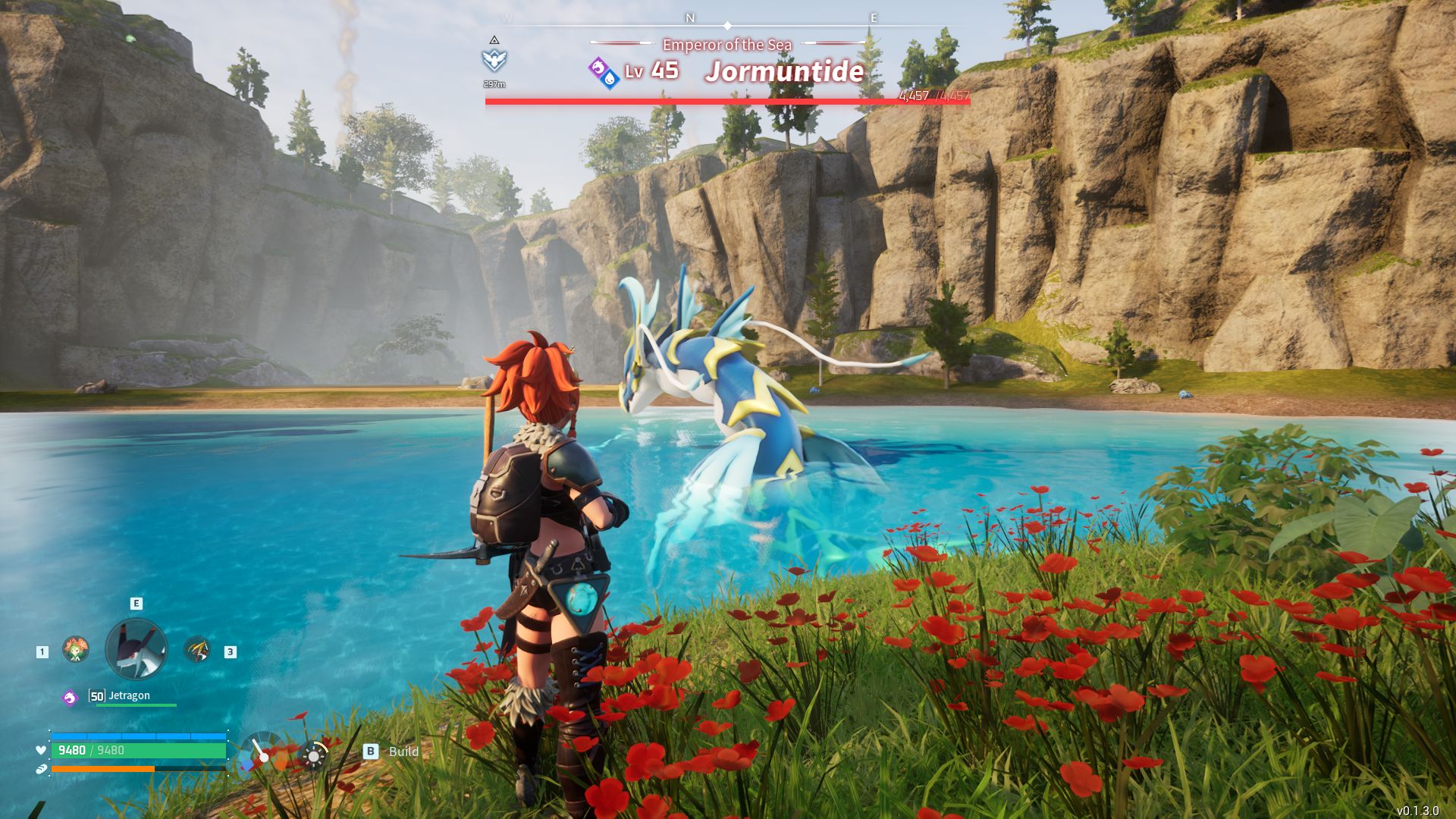
Task: Click the key badge labeled 1
Action: pyautogui.click(x=42, y=651)
